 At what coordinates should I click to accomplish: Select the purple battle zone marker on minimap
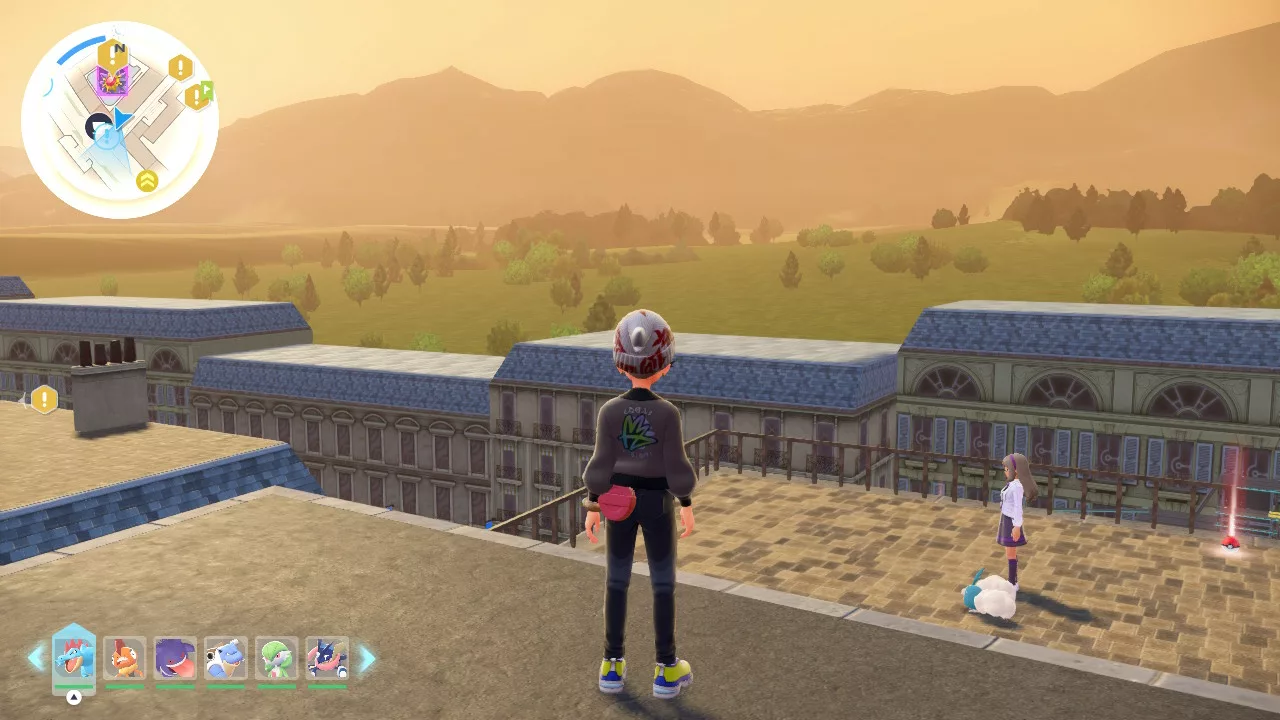[x=112, y=80]
